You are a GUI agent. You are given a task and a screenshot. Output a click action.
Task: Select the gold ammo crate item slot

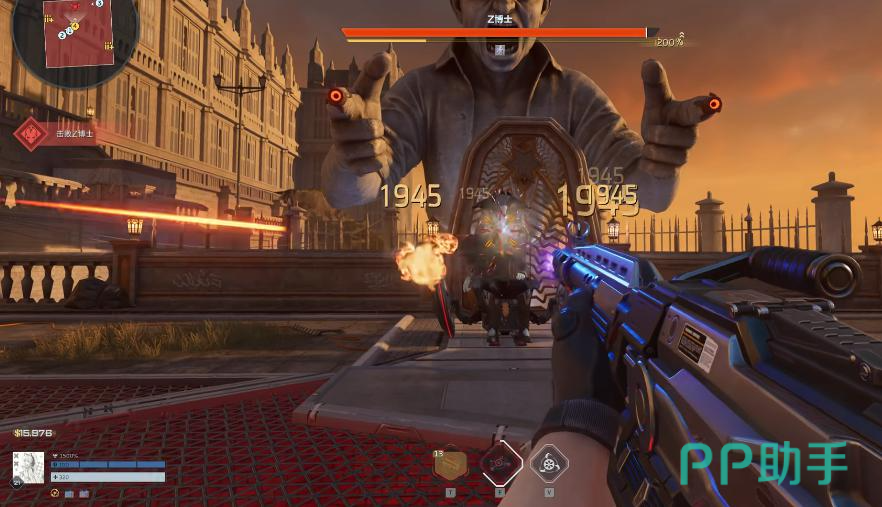[x=451, y=463]
